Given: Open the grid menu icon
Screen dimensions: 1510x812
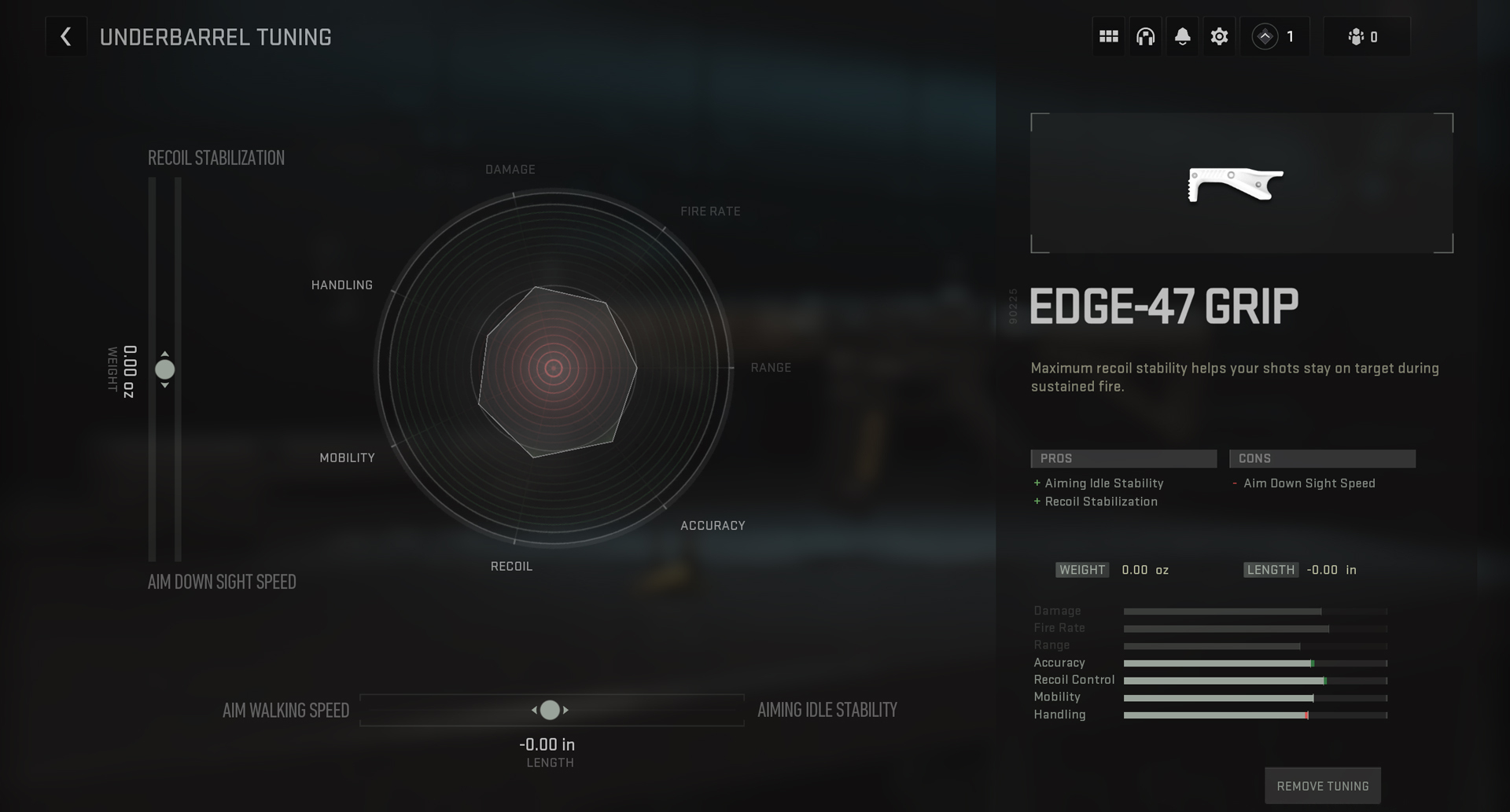Looking at the screenshot, I should (1109, 37).
